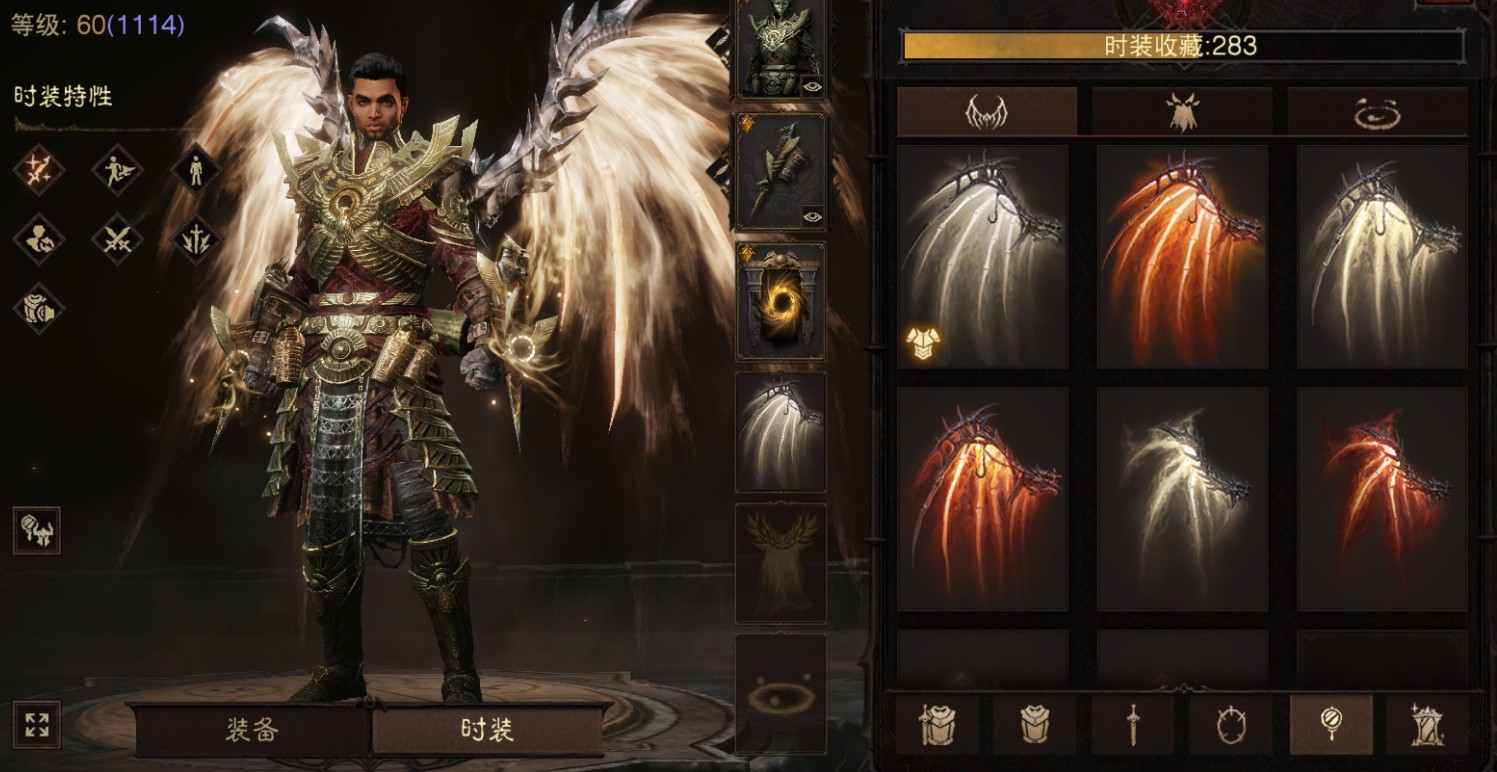Screen dimensions: 1497x772
Task: Open the chest armor category
Action: (1035, 725)
